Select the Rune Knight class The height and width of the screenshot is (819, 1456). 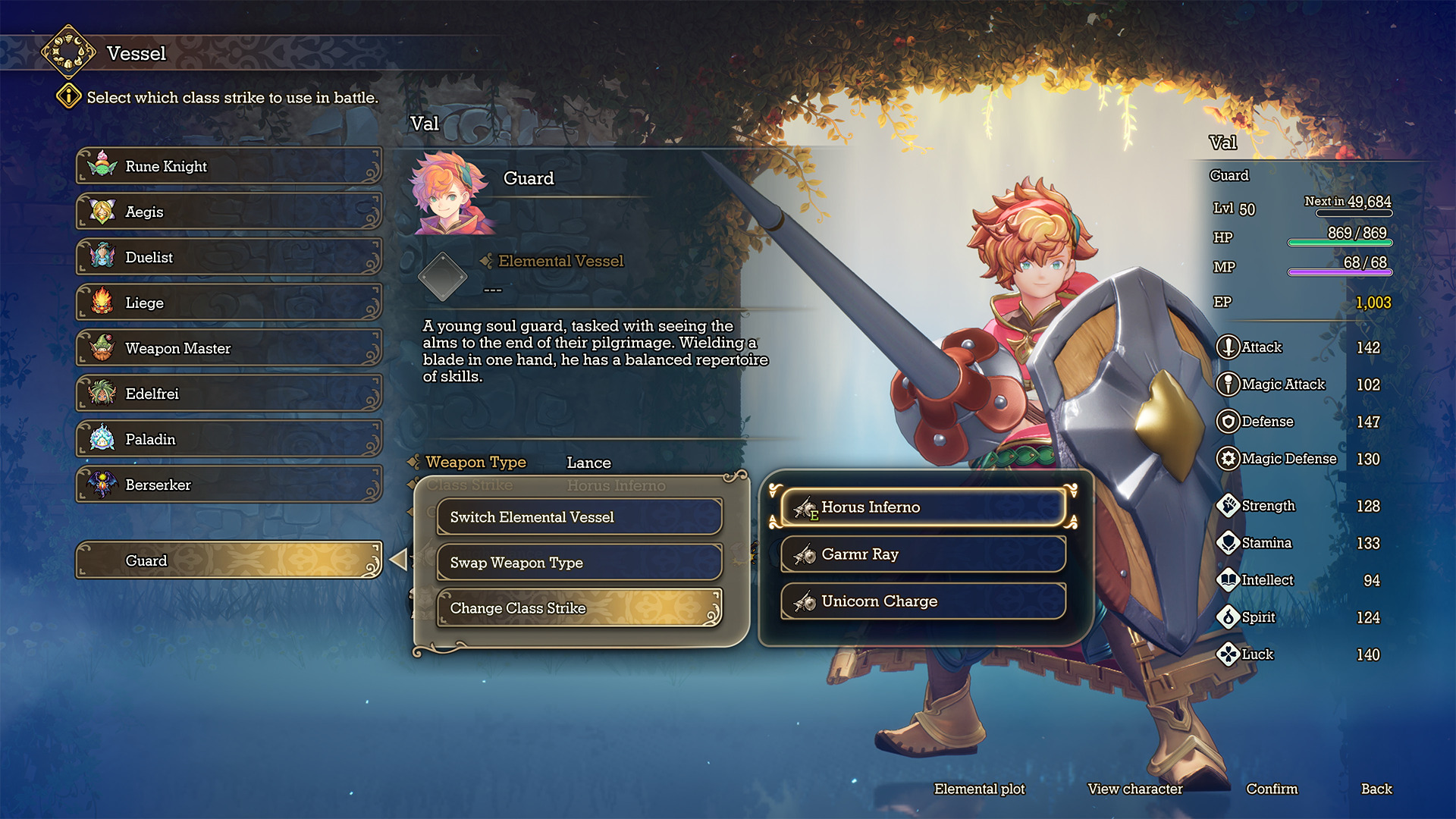pos(228,166)
